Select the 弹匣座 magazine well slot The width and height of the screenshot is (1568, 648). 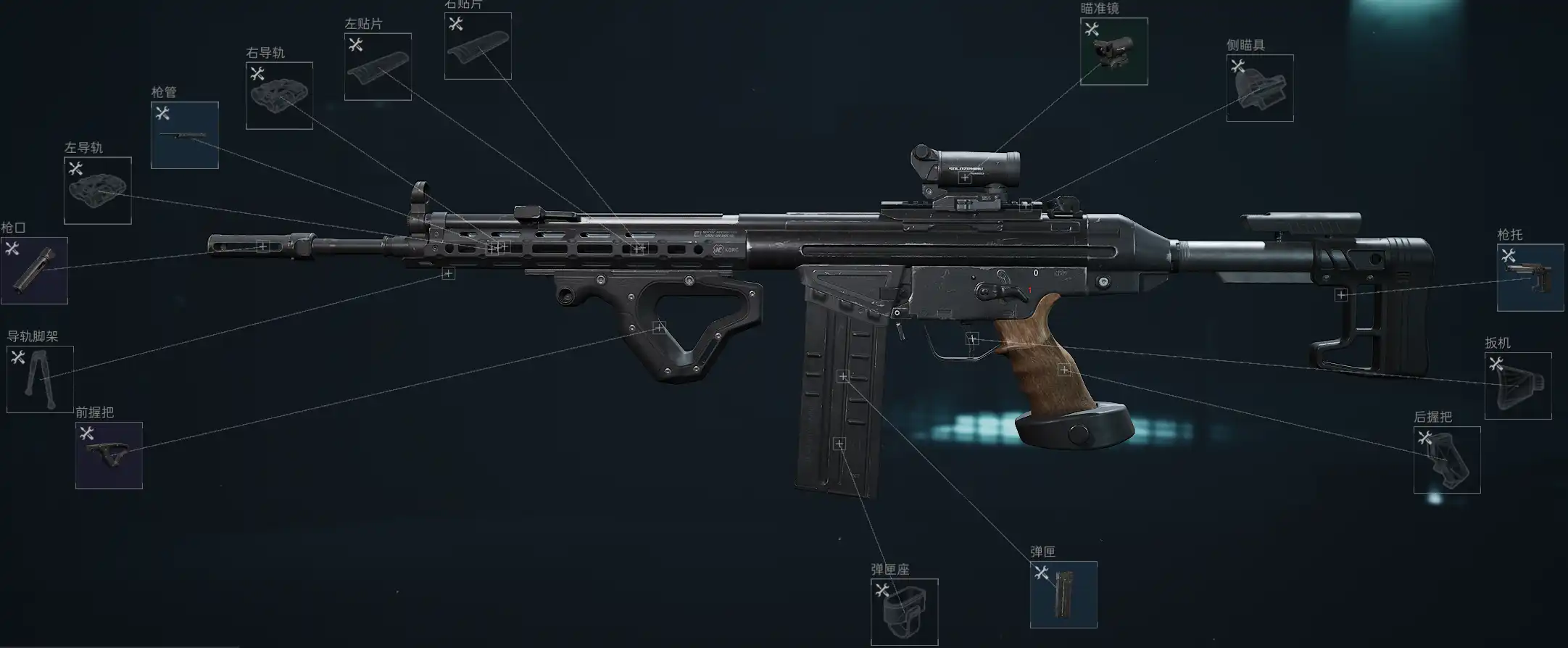coord(904,612)
